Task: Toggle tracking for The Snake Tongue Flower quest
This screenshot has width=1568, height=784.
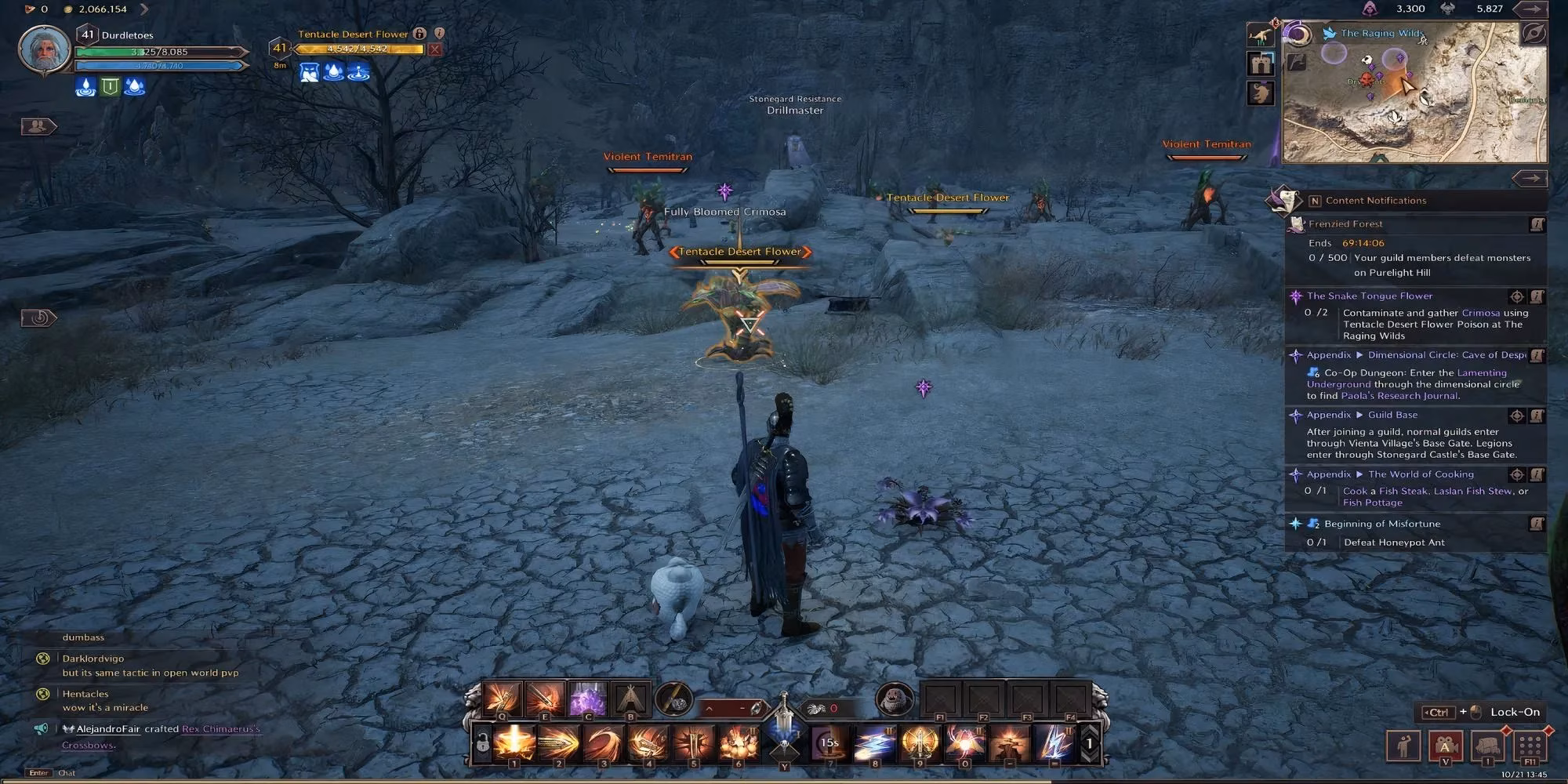Action: 1518,296
